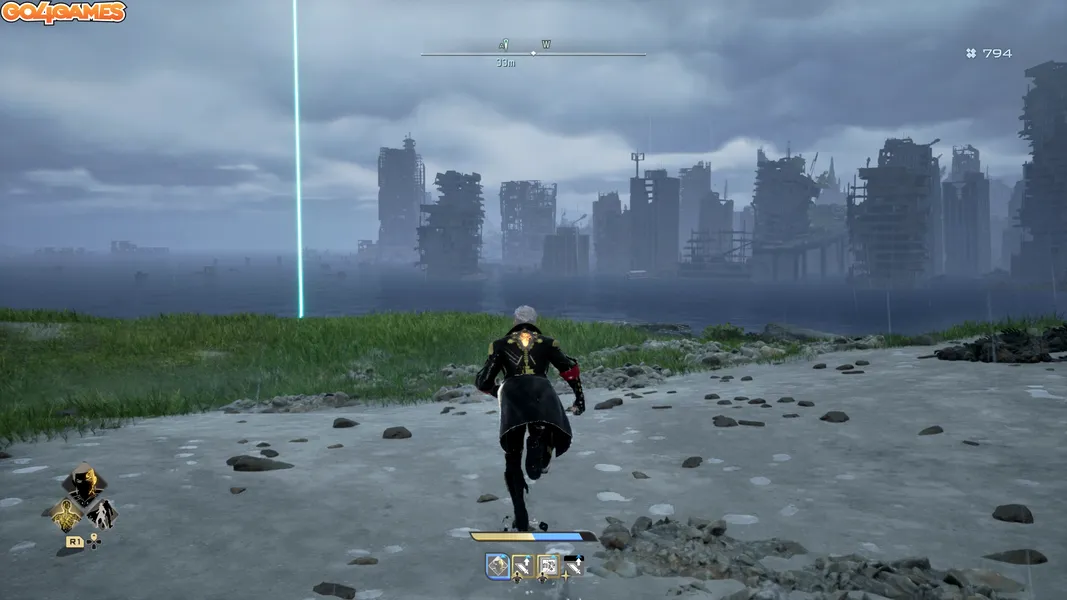Activate the two silhouettes diamond icon

point(101,514)
